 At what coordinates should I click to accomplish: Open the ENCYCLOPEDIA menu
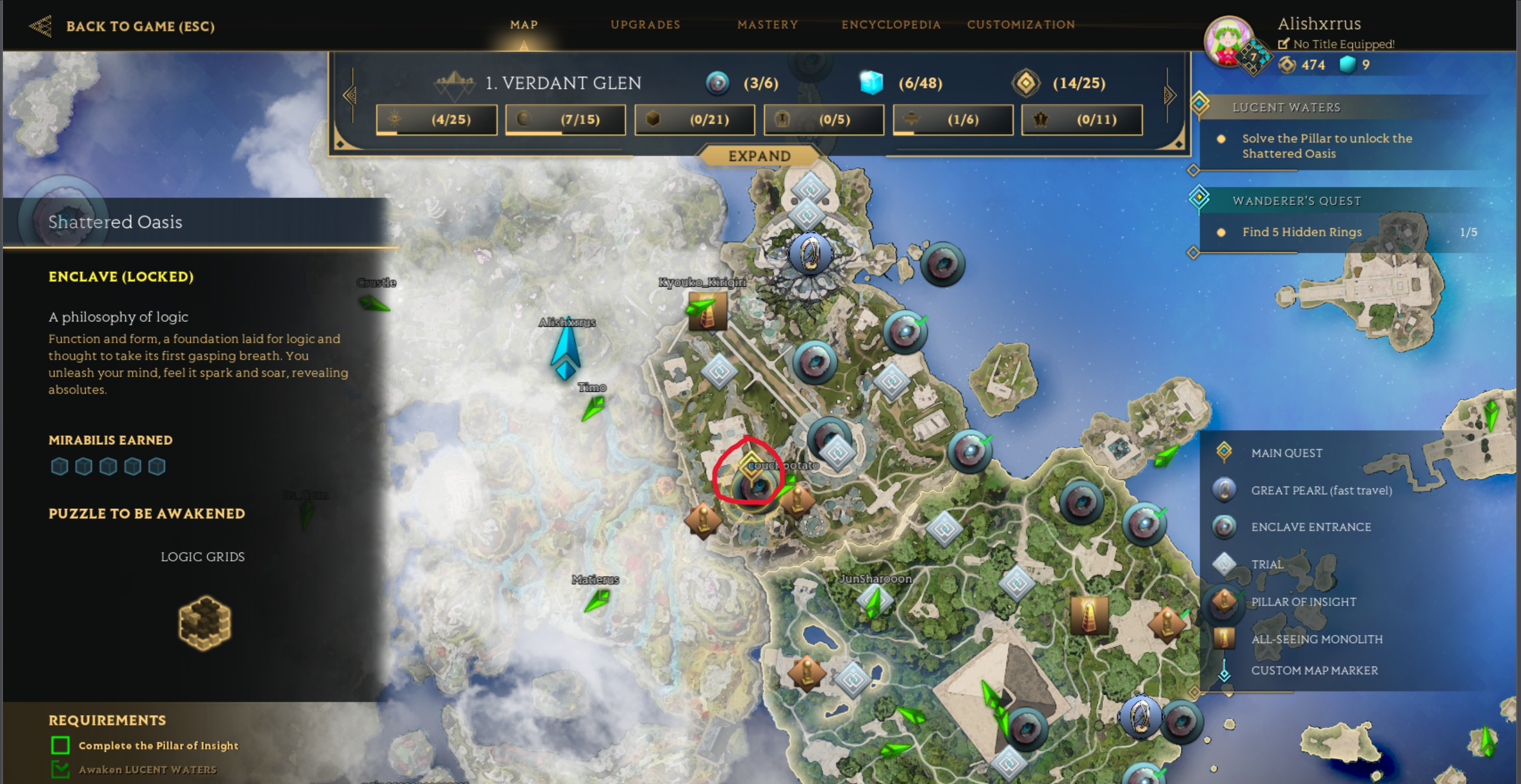click(891, 25)
